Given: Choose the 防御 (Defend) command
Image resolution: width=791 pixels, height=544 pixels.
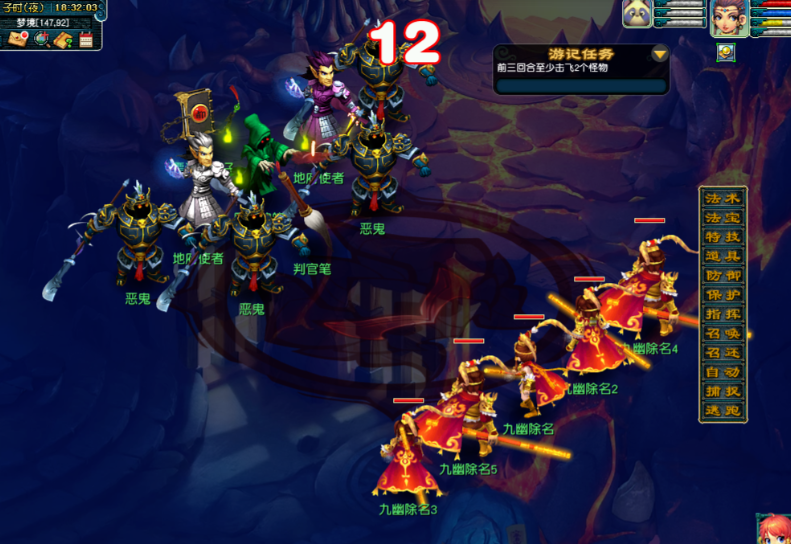Looking at the screenshot, I should [722, 275].
